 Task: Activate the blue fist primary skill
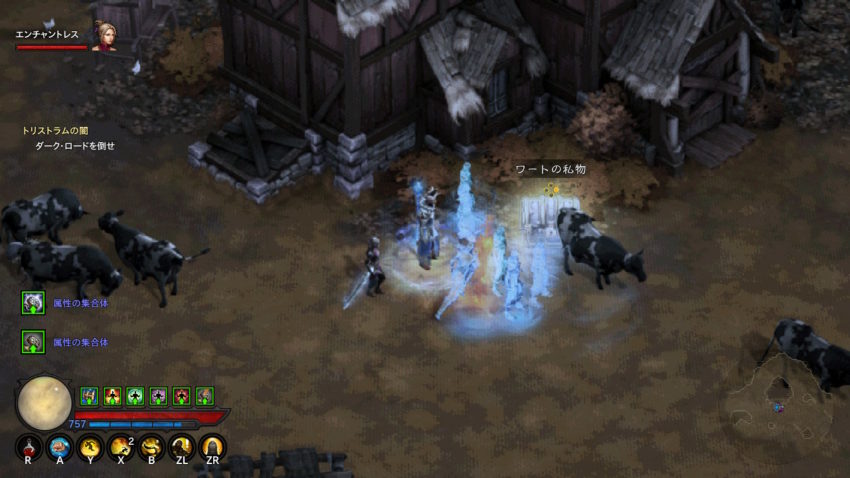[59, 447]
